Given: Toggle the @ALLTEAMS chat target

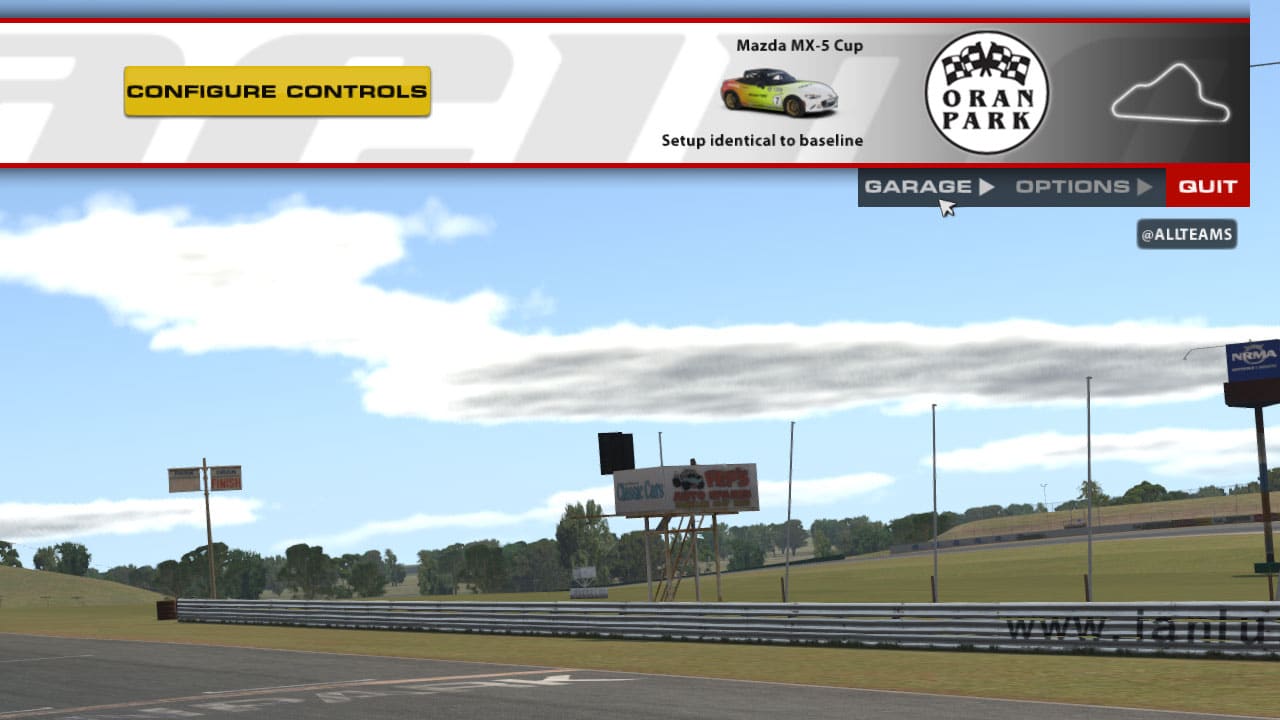Looking at the screenshot, I should (1188, 234).
